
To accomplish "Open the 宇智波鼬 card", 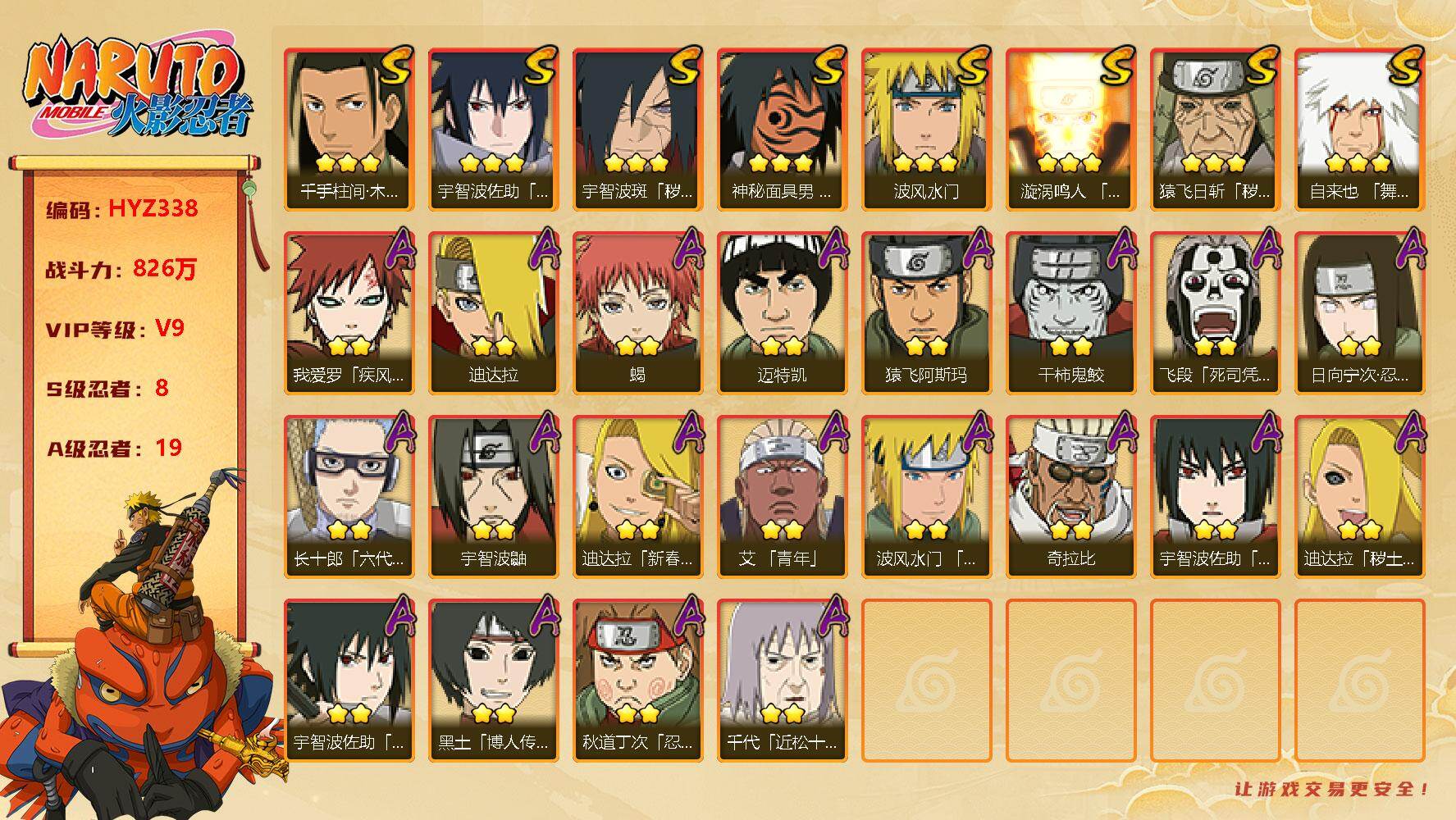I will 493,496.
